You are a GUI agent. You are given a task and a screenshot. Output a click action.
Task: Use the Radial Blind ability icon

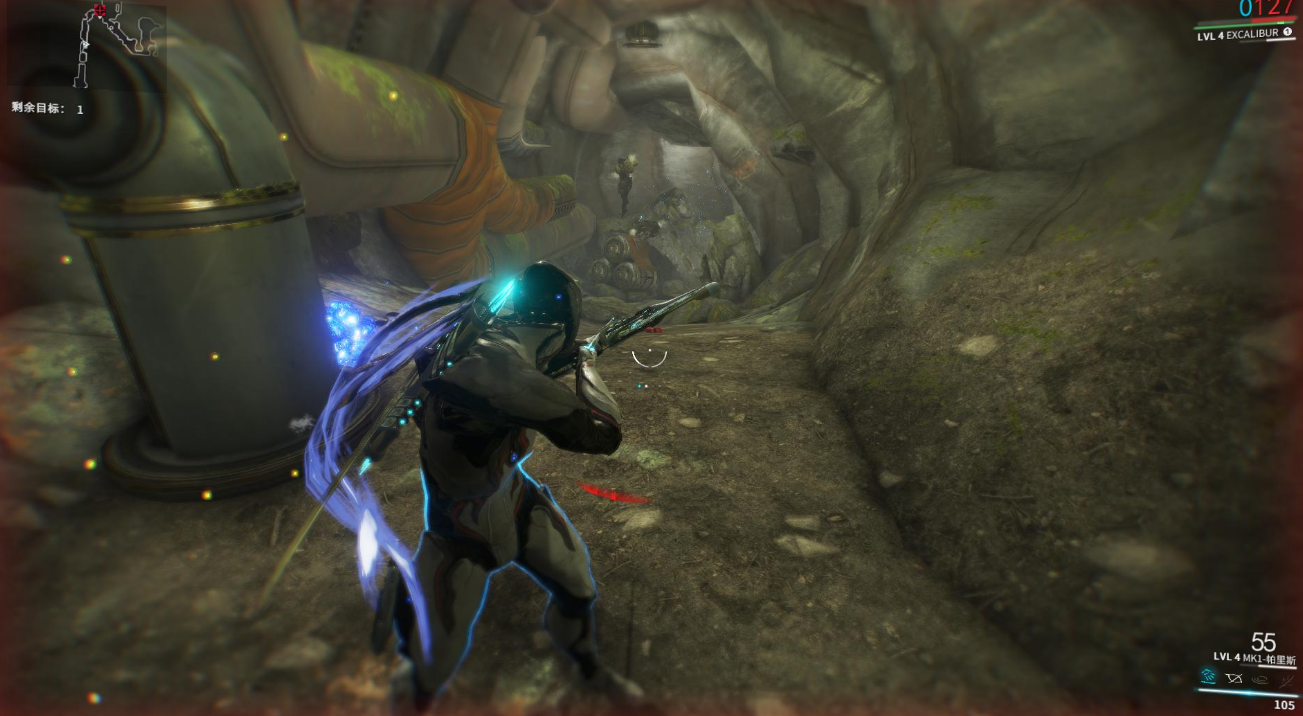(1233, 678)
